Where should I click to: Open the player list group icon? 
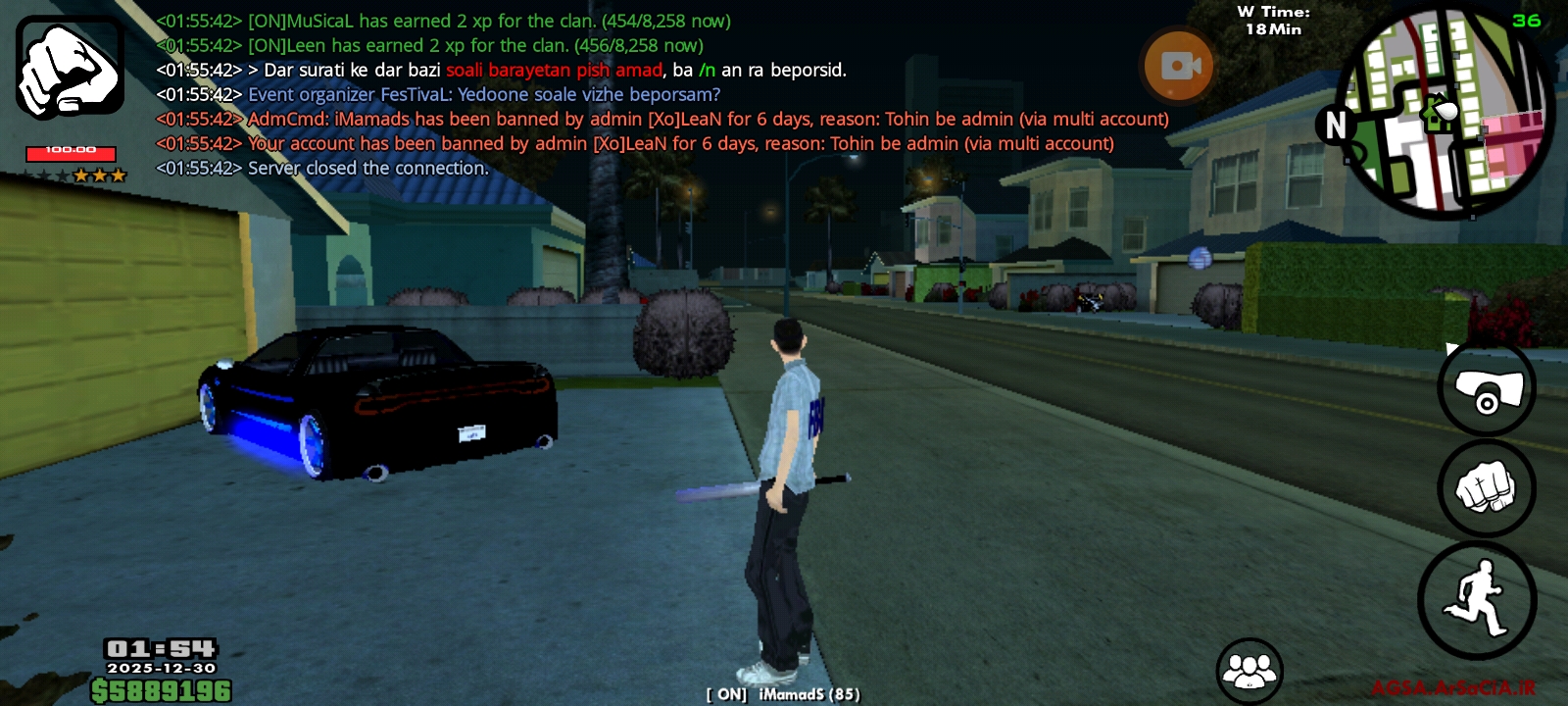(x=1249, y=671)
